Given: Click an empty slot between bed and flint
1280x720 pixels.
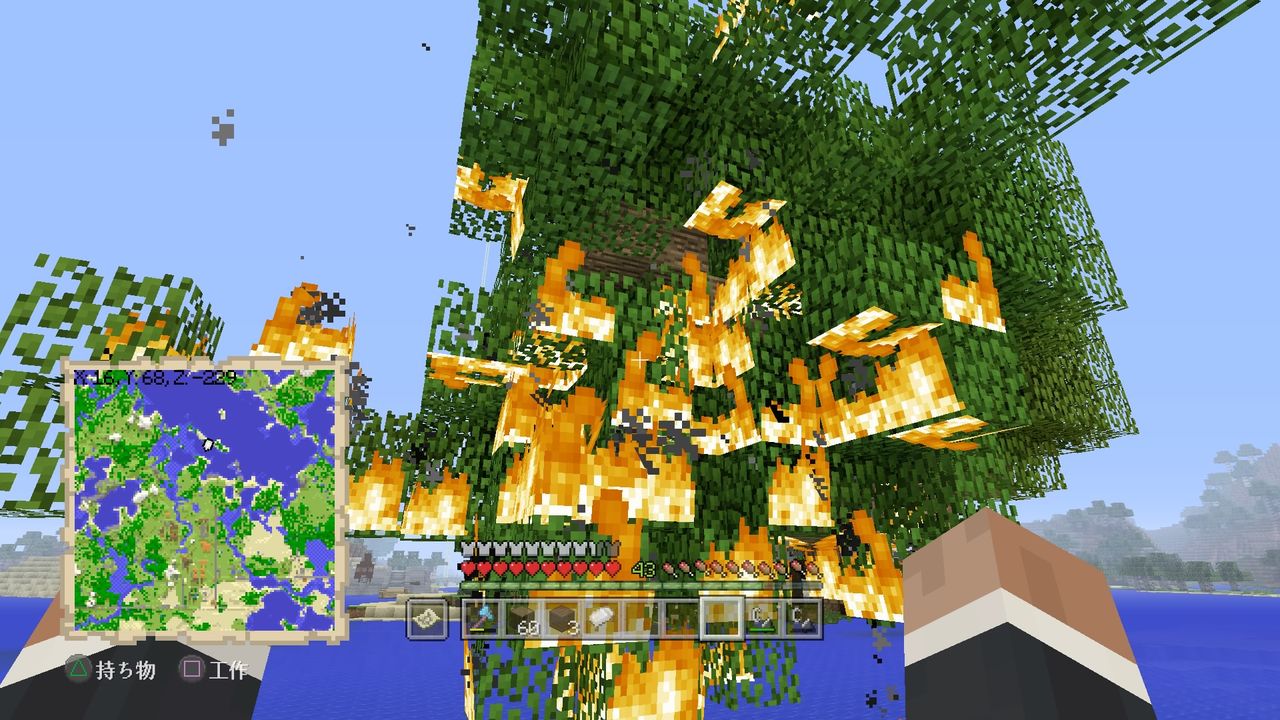Looking at the screenshot, I should (x=641, y=617).
